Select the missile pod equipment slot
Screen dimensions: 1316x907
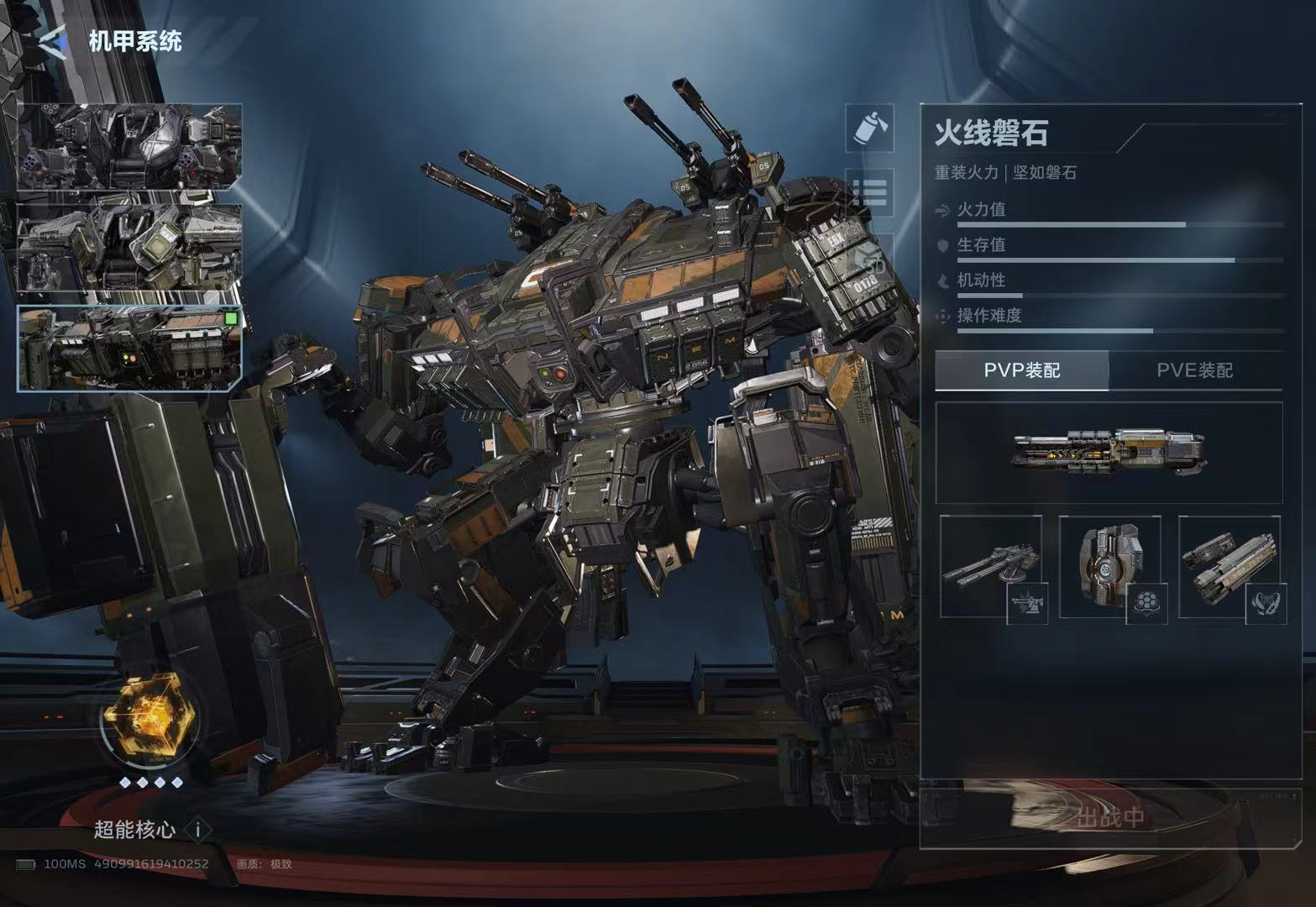(1229, 566)
